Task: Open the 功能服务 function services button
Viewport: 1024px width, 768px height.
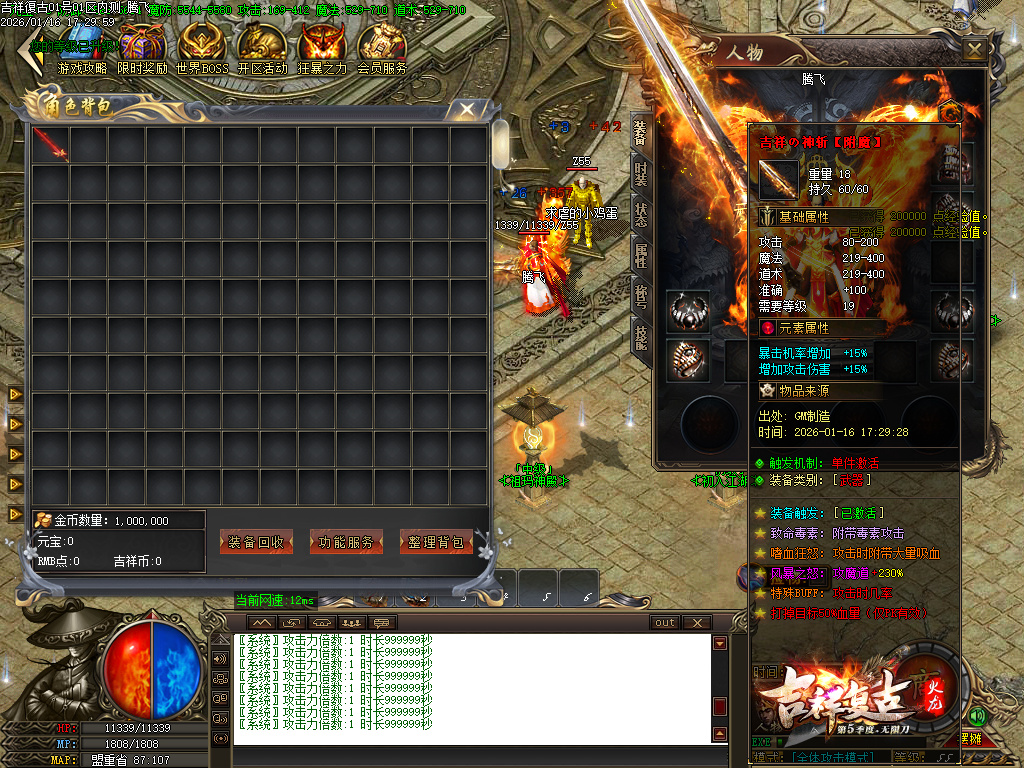Action: [346, 542]
